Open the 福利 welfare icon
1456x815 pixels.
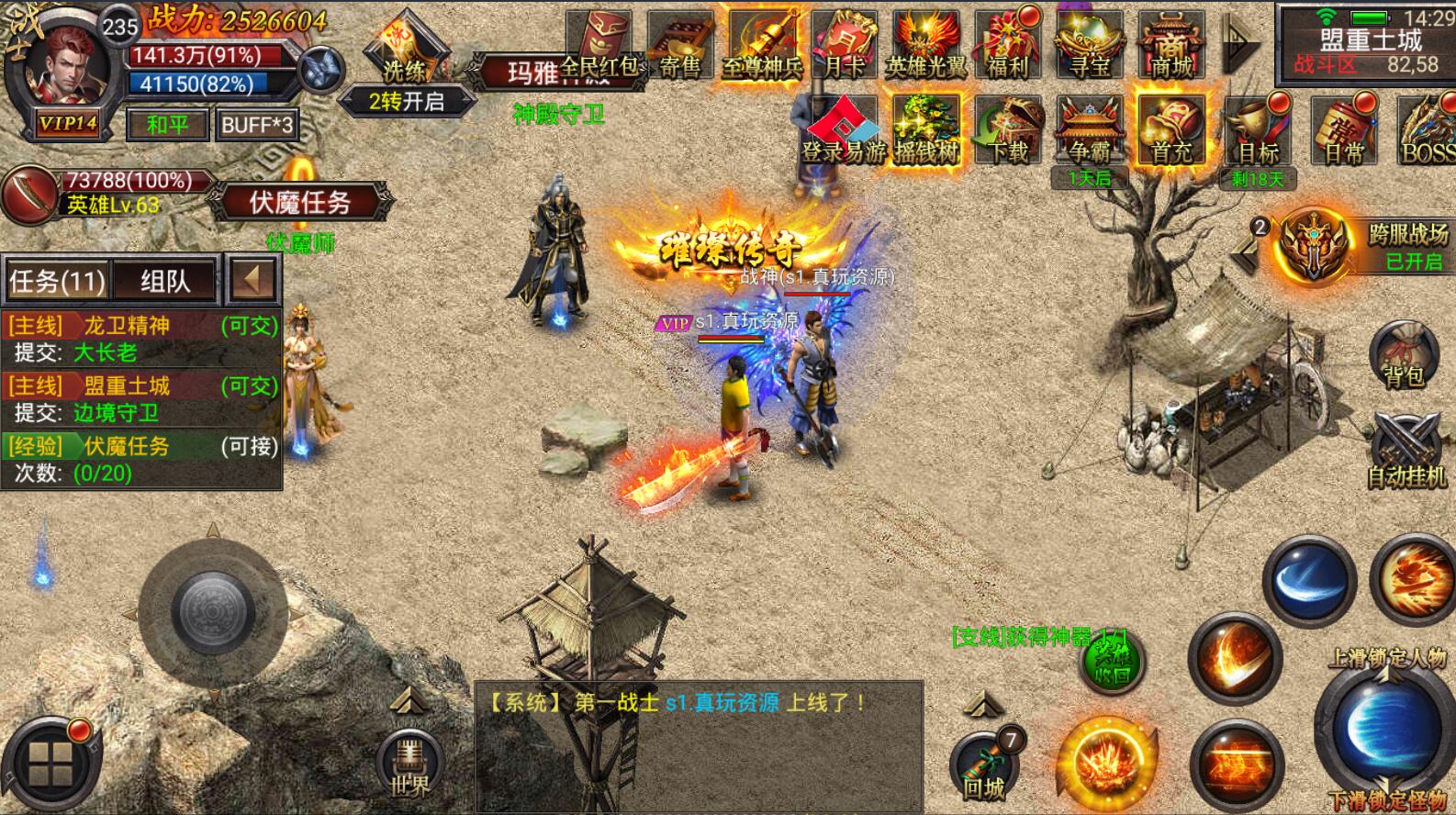[1007, 46]
